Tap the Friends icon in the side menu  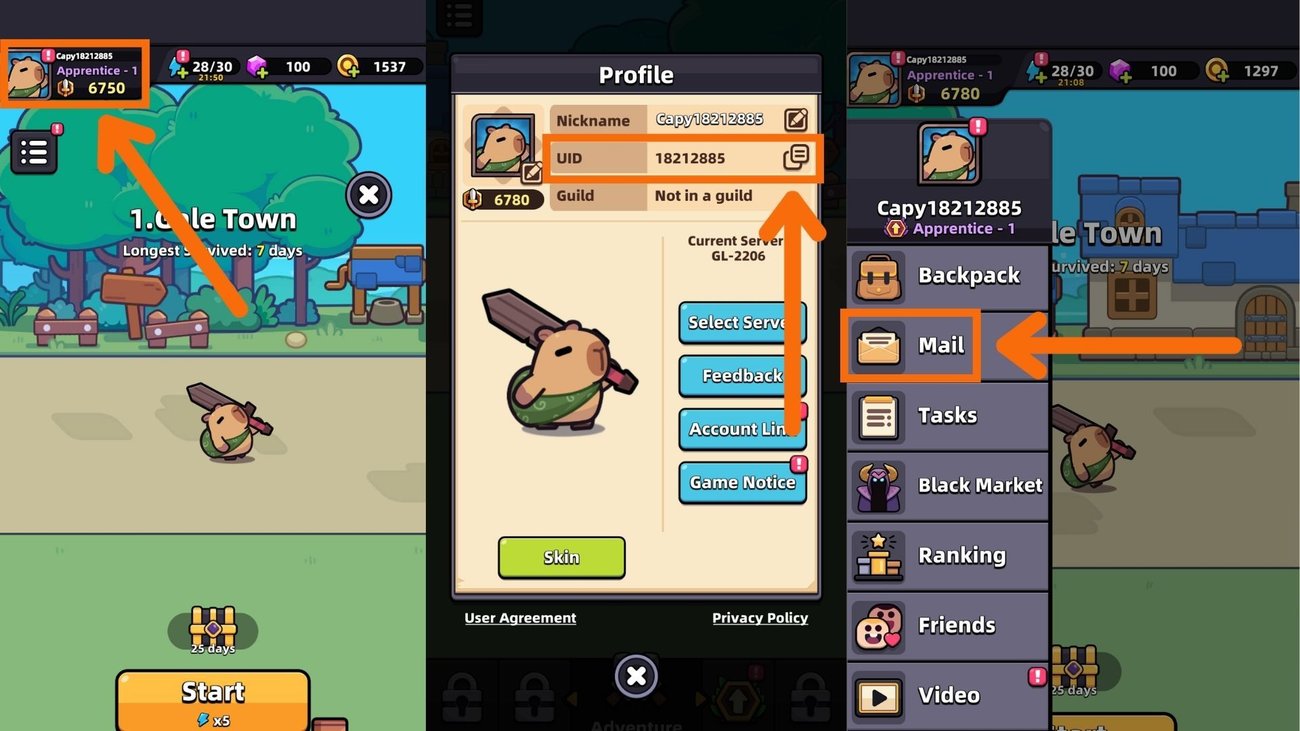[x=879, y=625]
